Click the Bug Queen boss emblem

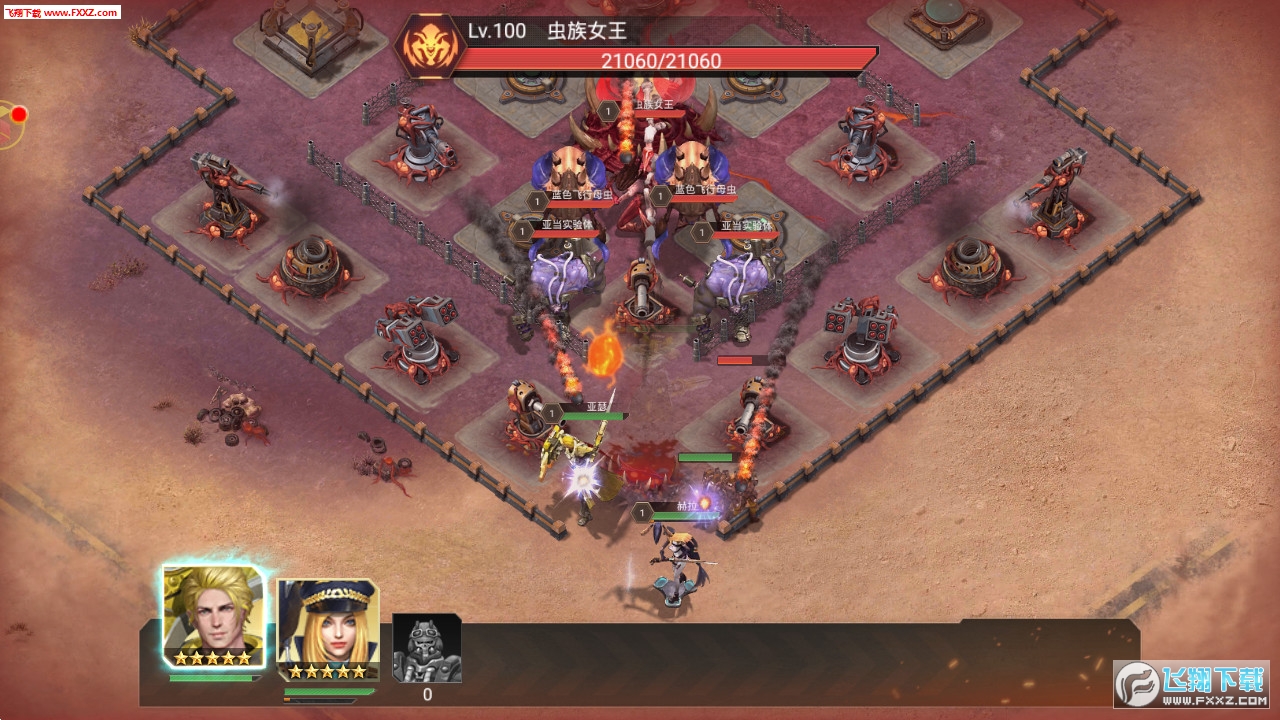pyautogui.click(x=427, y=47)
